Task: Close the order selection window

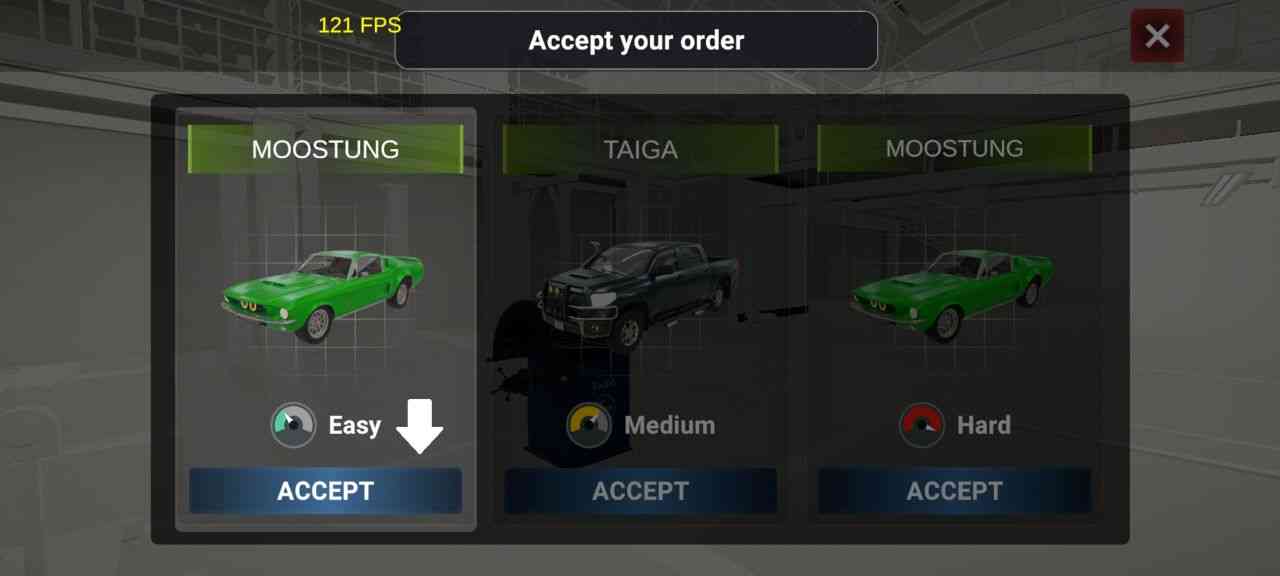Action: [1157, 37]
